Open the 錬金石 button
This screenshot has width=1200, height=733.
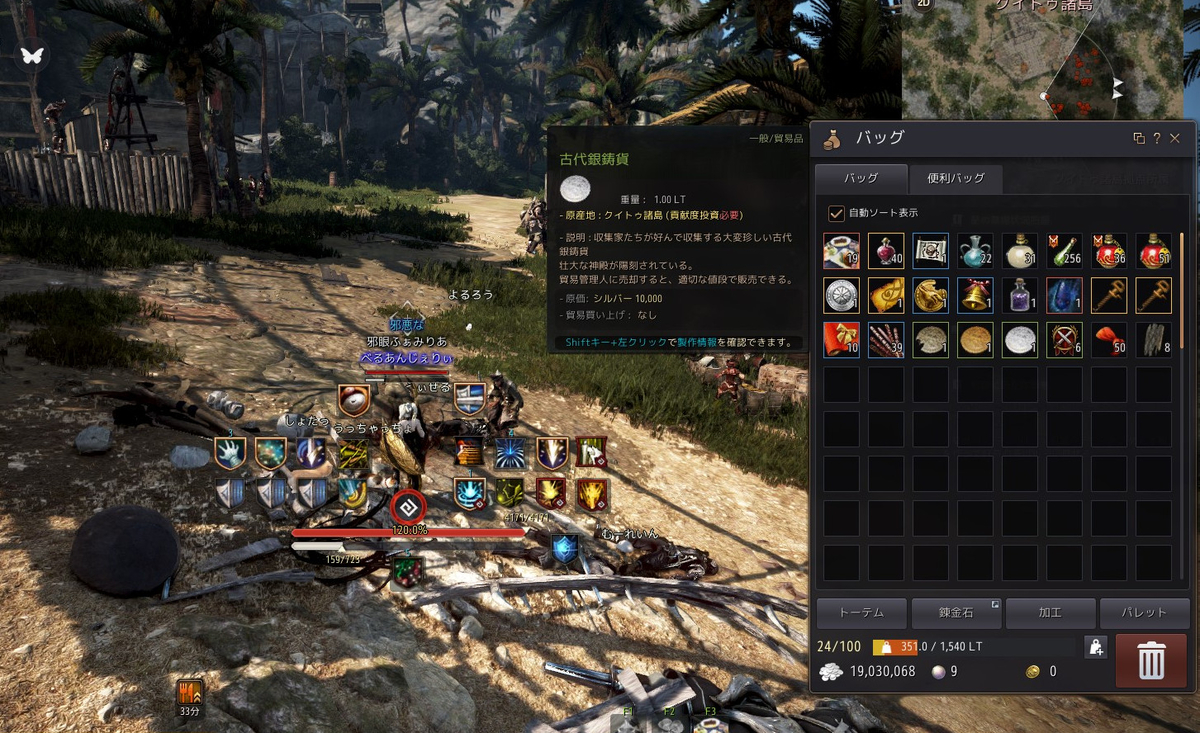[956, 613]
